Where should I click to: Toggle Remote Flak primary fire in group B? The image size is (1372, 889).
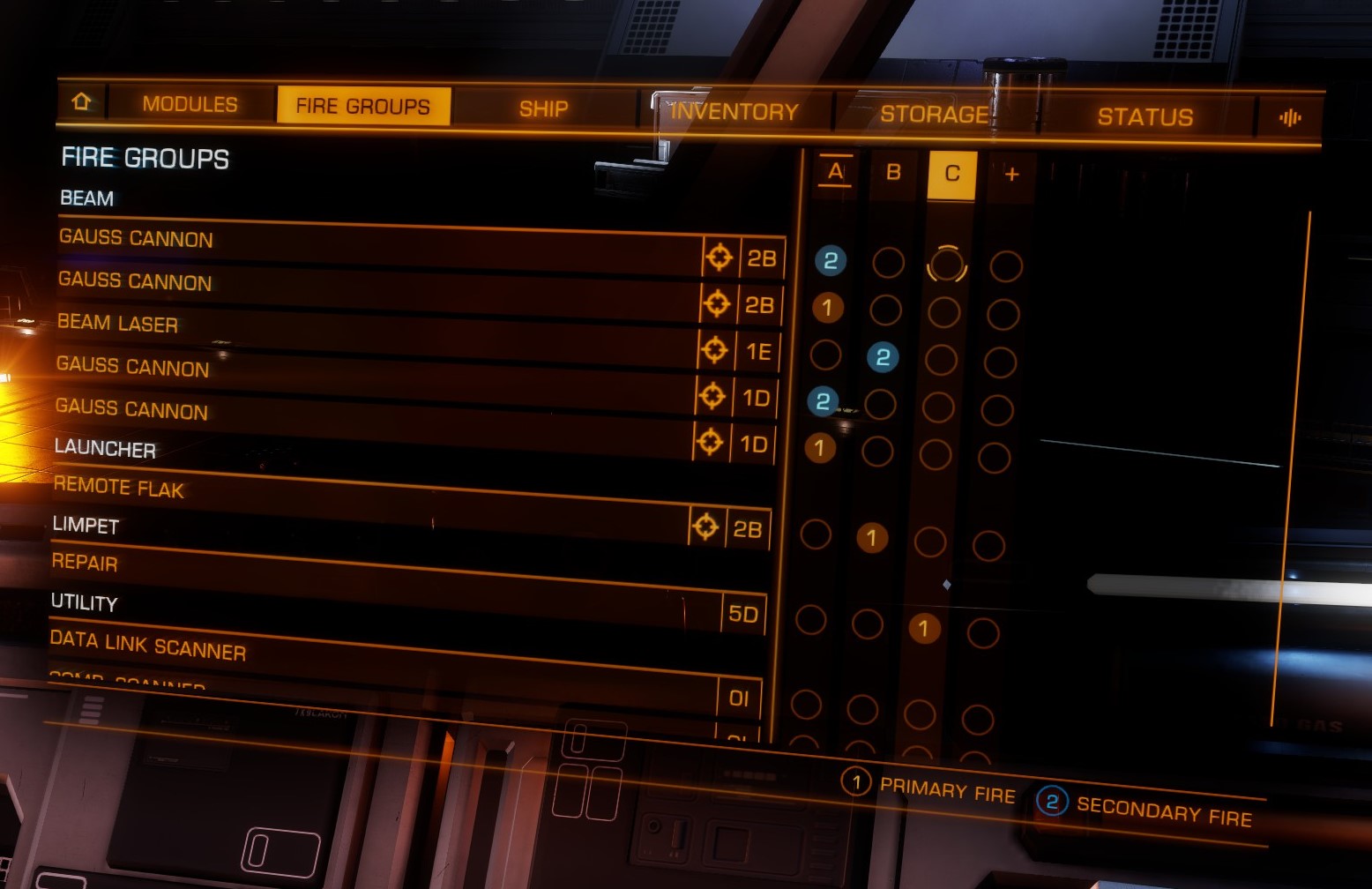point(871,537)
